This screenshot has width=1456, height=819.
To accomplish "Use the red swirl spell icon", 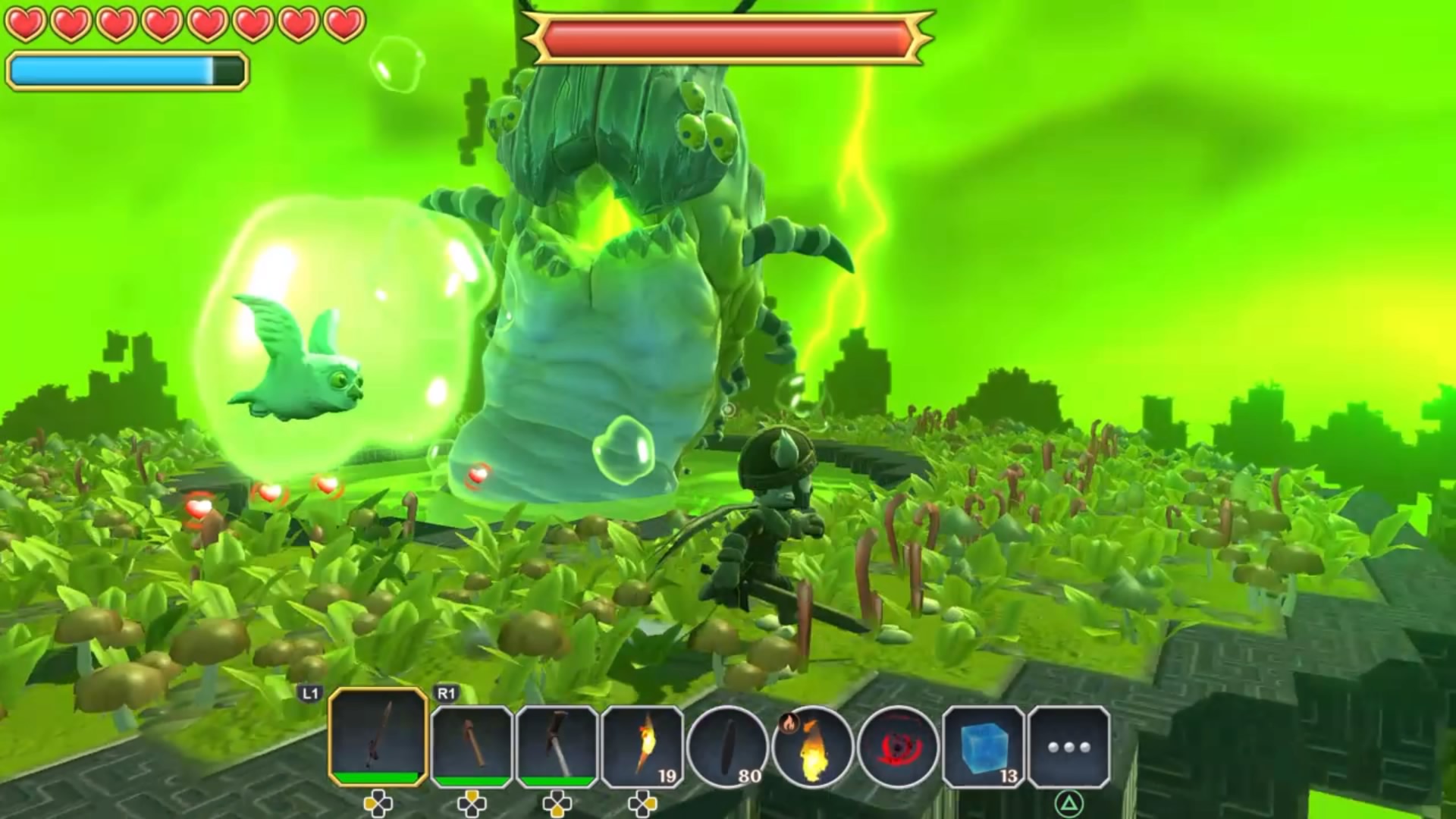I will [x=898, y=746].
